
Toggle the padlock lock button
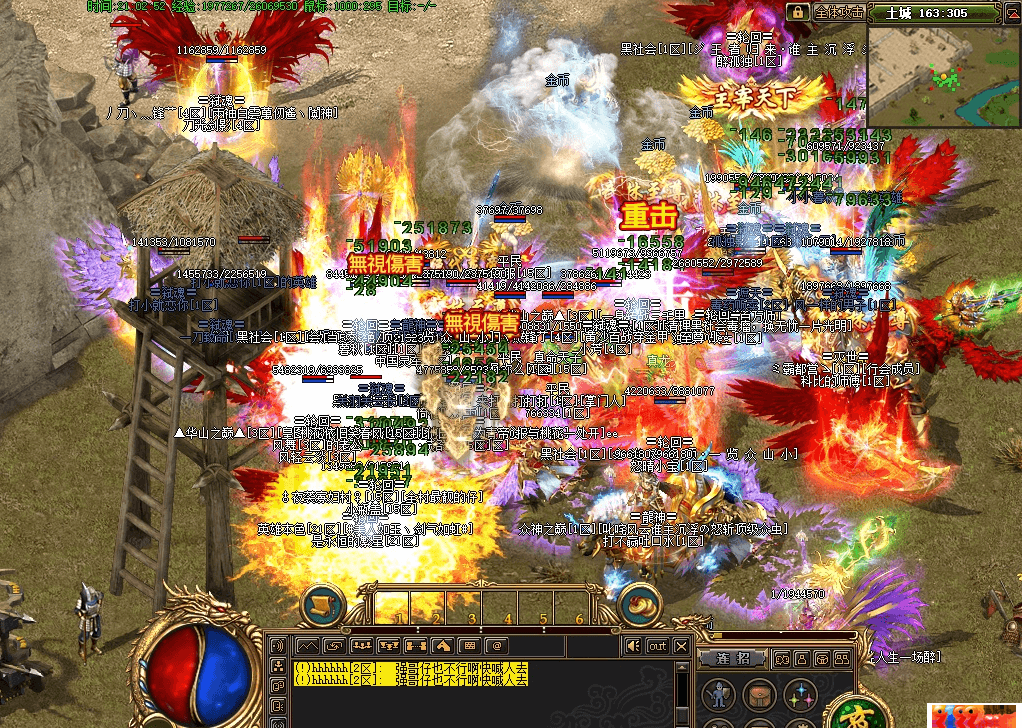pos(797,12)
